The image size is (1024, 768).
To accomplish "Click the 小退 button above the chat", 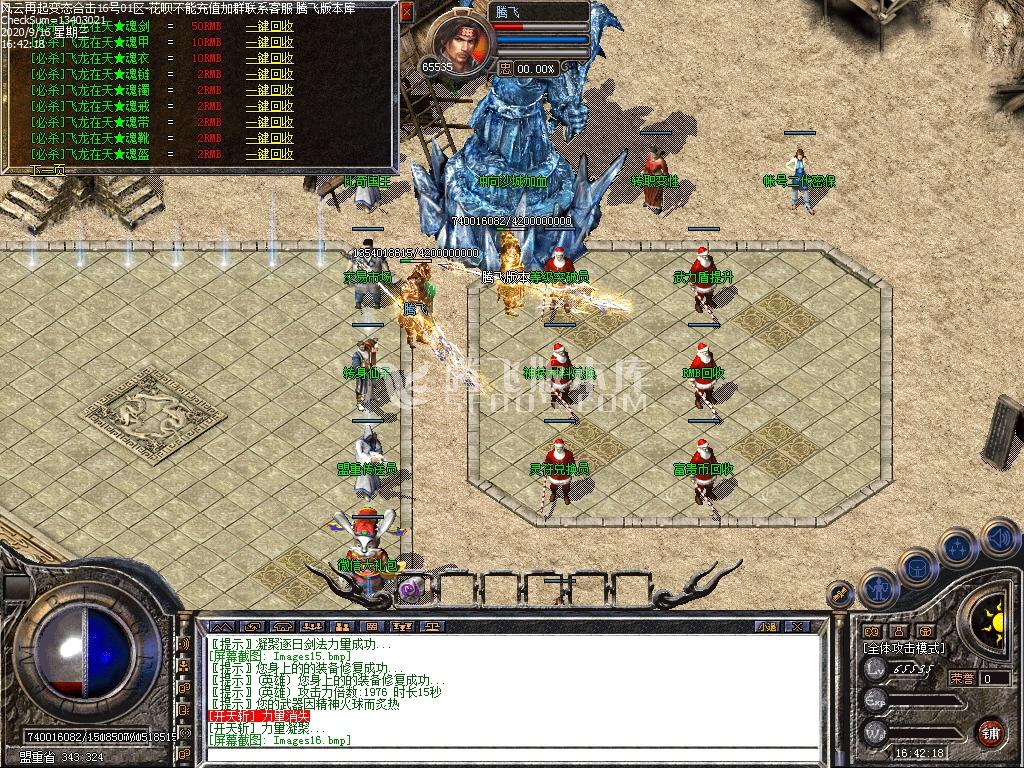I will 767,627.
